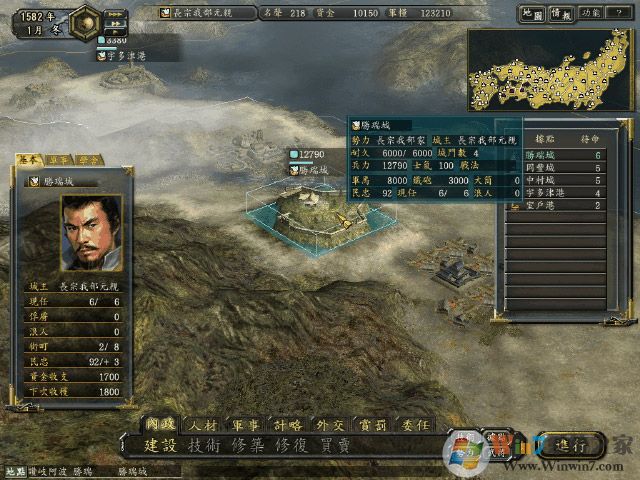Viewport: 640px width, 480px height.
Task: Open the 委任 delegate tab
Action: [414, 424]
